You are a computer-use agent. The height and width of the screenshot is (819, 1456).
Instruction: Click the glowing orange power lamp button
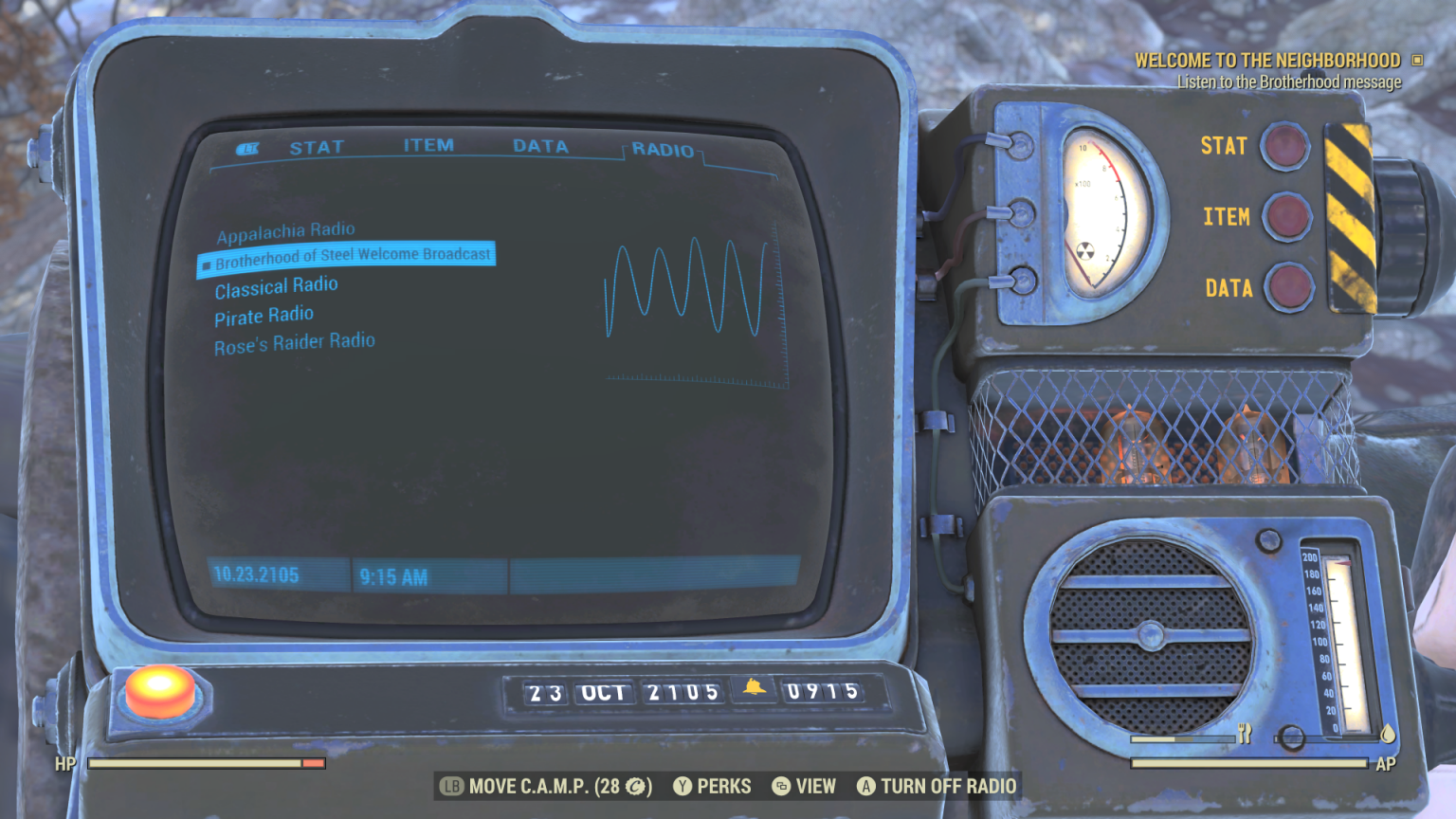click(x=159, y=690)
